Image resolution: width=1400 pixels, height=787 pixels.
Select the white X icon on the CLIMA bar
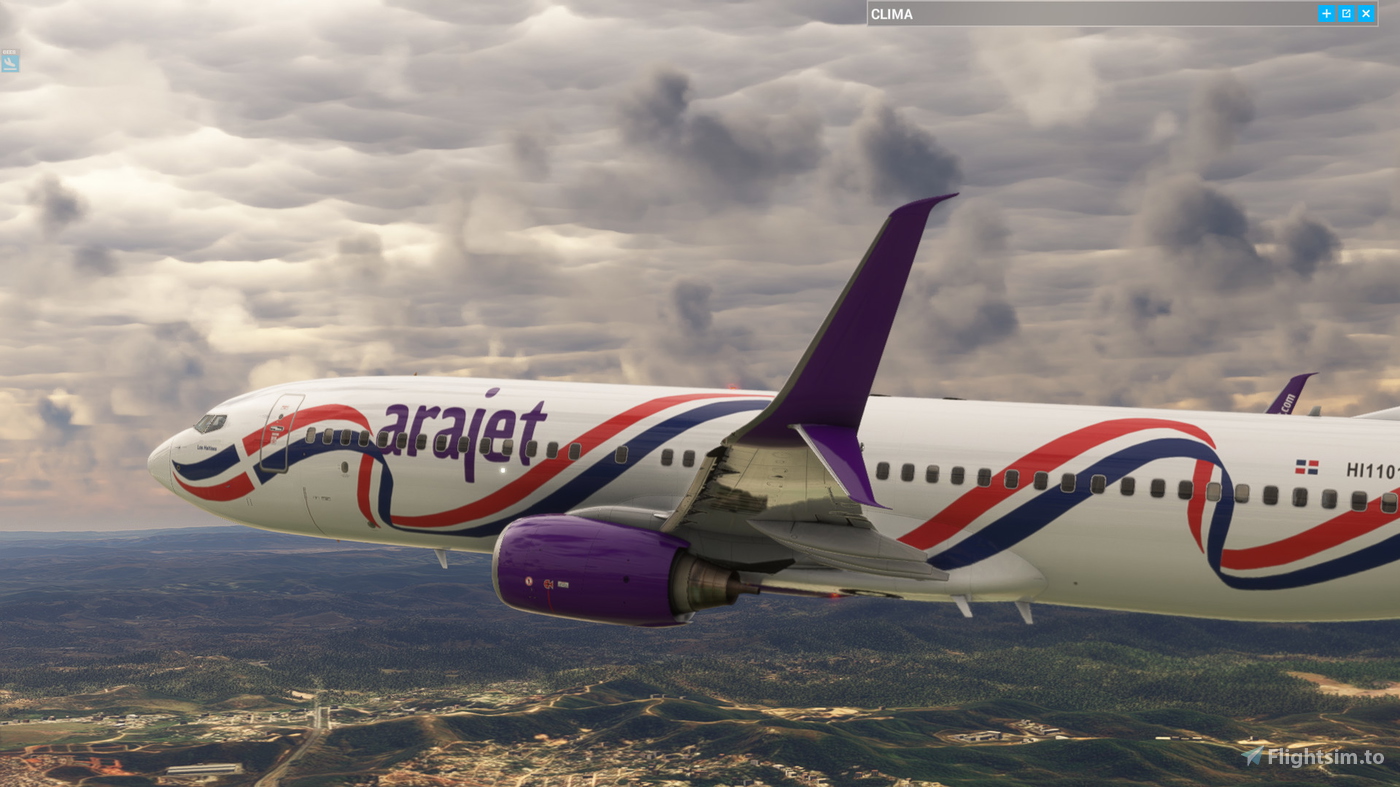tap(1364, 11)
